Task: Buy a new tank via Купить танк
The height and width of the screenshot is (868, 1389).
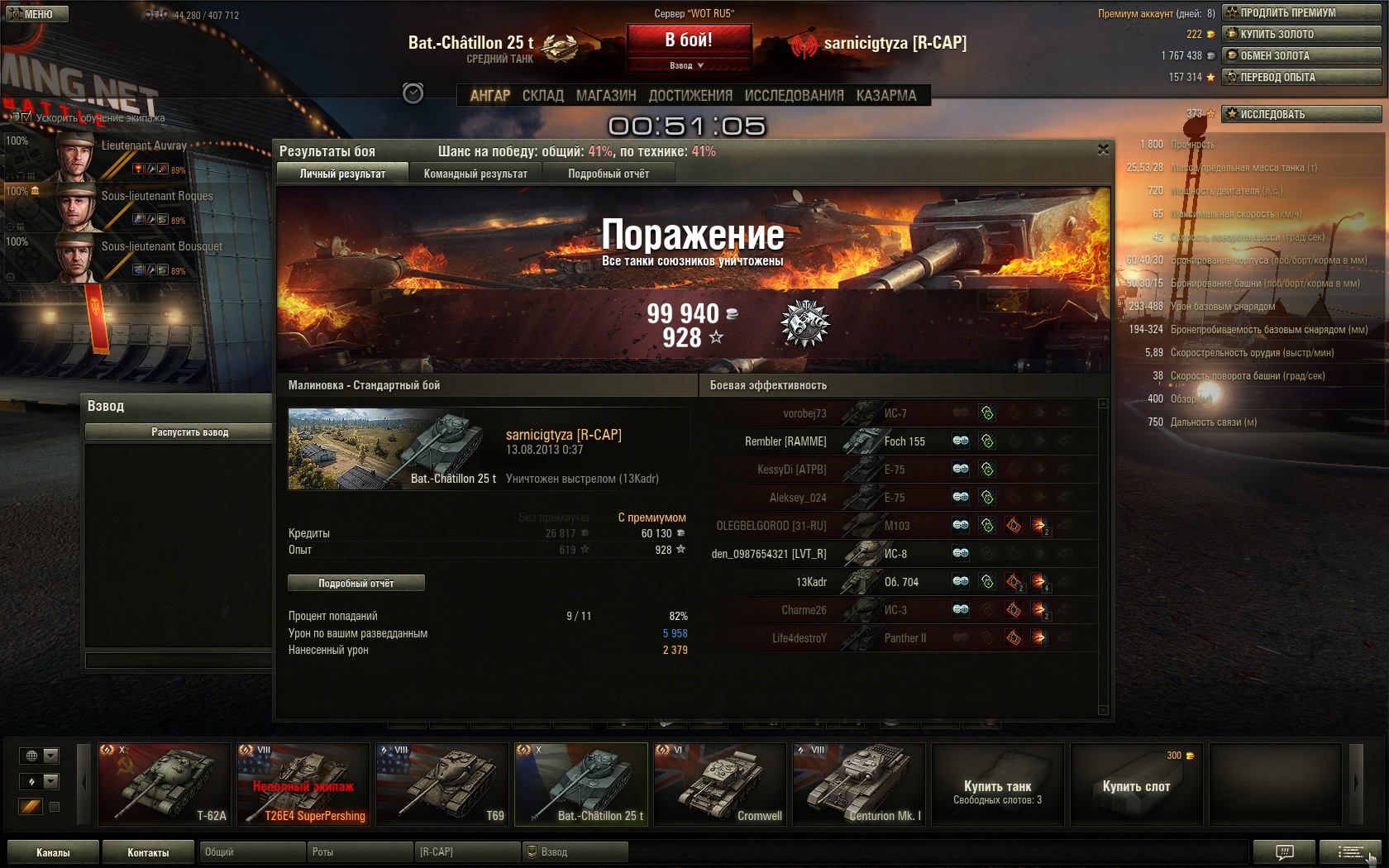Action: (997, 785)
